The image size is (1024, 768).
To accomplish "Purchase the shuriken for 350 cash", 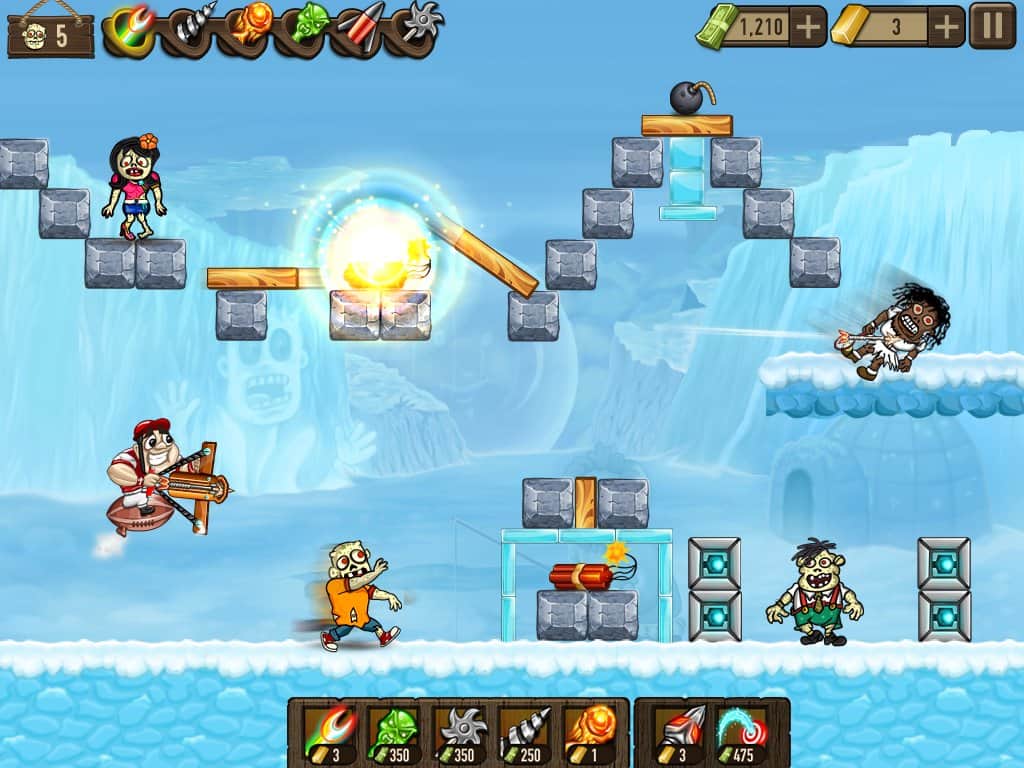I will coord(461,734).
